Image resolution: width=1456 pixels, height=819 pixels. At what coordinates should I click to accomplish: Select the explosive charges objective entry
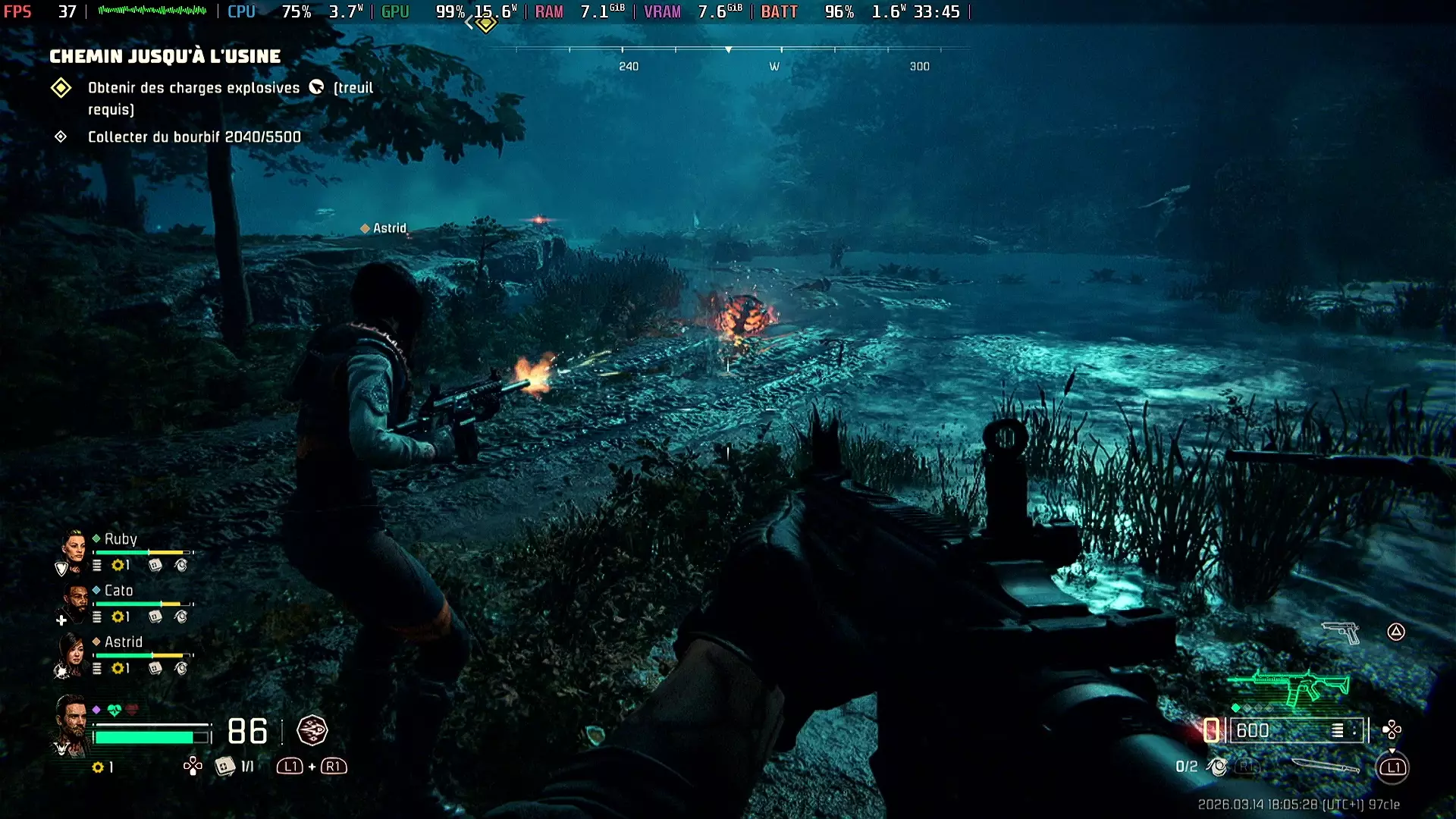click(x=193, y=89)
